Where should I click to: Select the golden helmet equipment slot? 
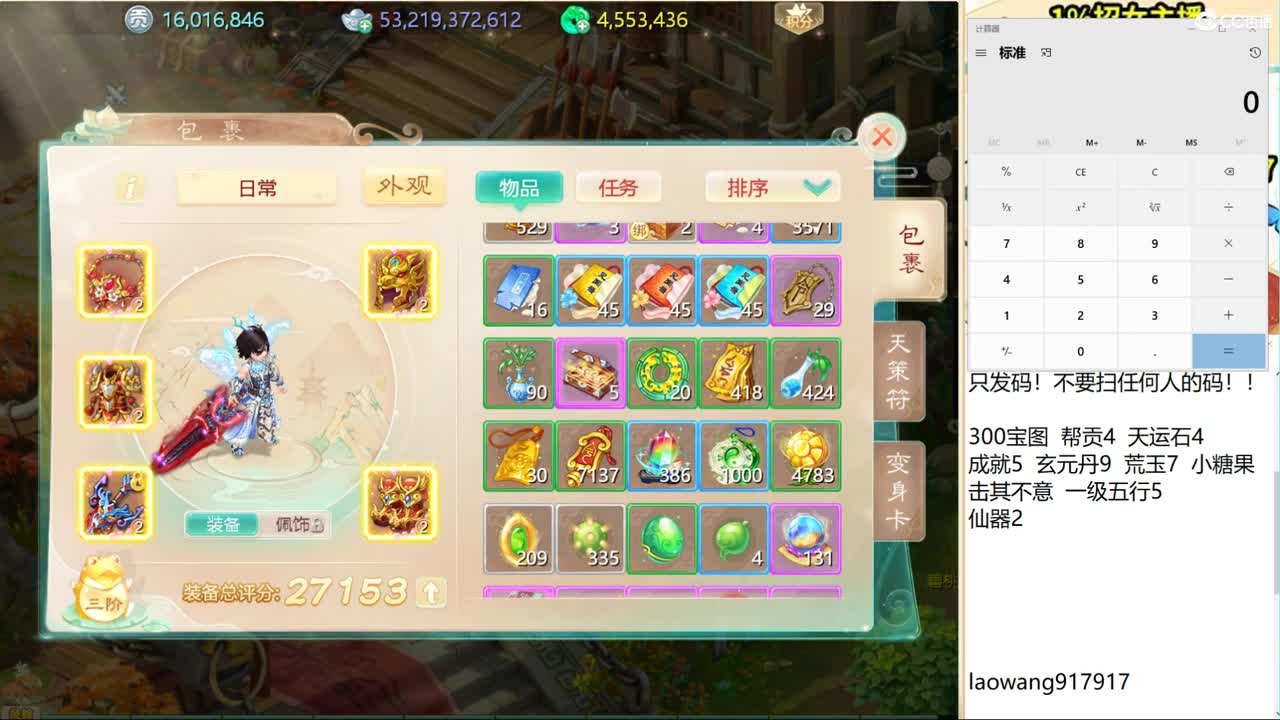(400, 283)
